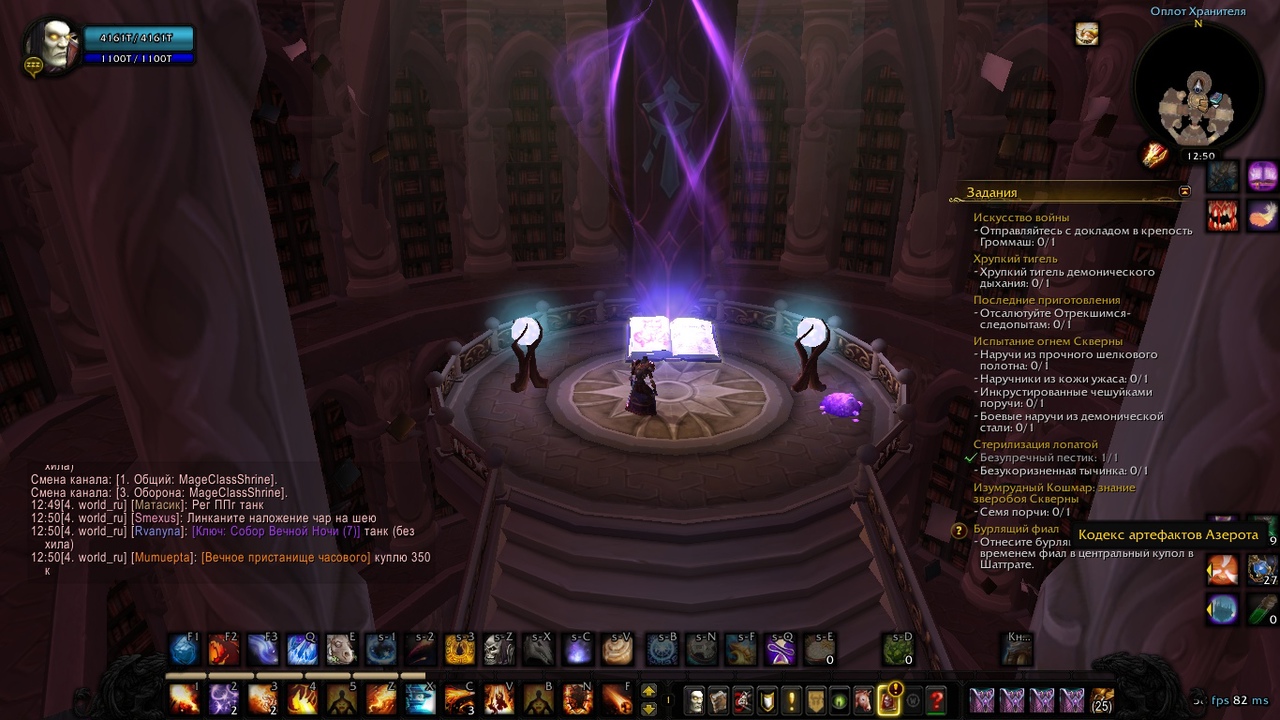Image resolution: width=1280 pixels, height=720 pixels.
Task: Open the red question mark help button
Action: pos(936,700)
